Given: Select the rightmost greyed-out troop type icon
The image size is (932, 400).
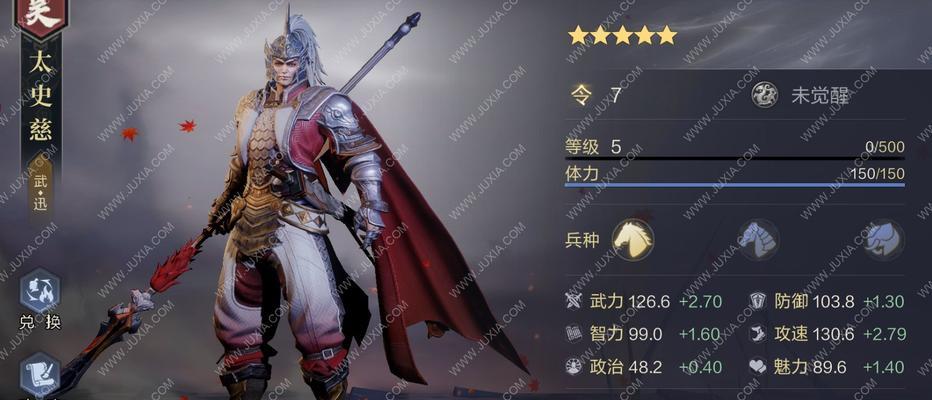Looking at the screenshot, I should point(884,240).
